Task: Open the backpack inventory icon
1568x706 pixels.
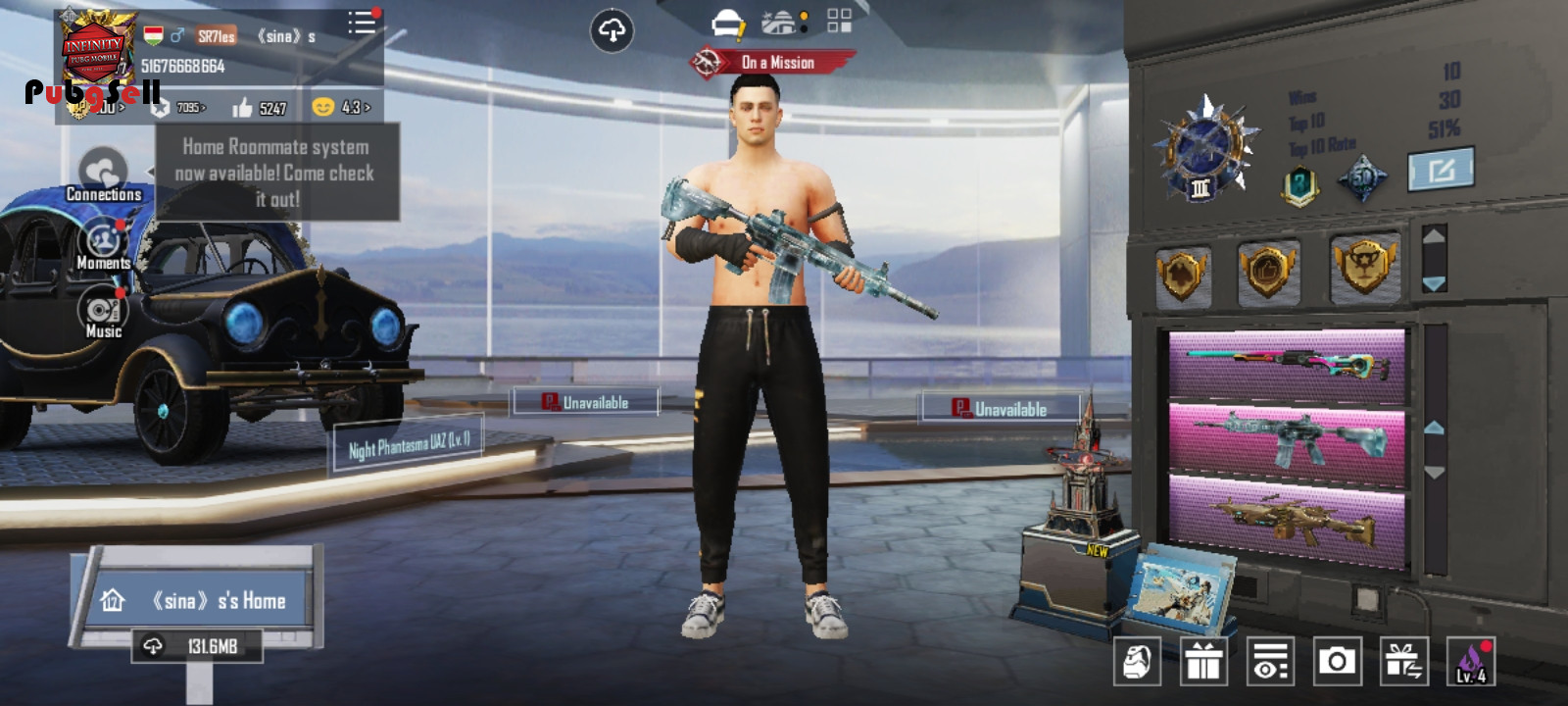Action: [x=1137, y=662]
